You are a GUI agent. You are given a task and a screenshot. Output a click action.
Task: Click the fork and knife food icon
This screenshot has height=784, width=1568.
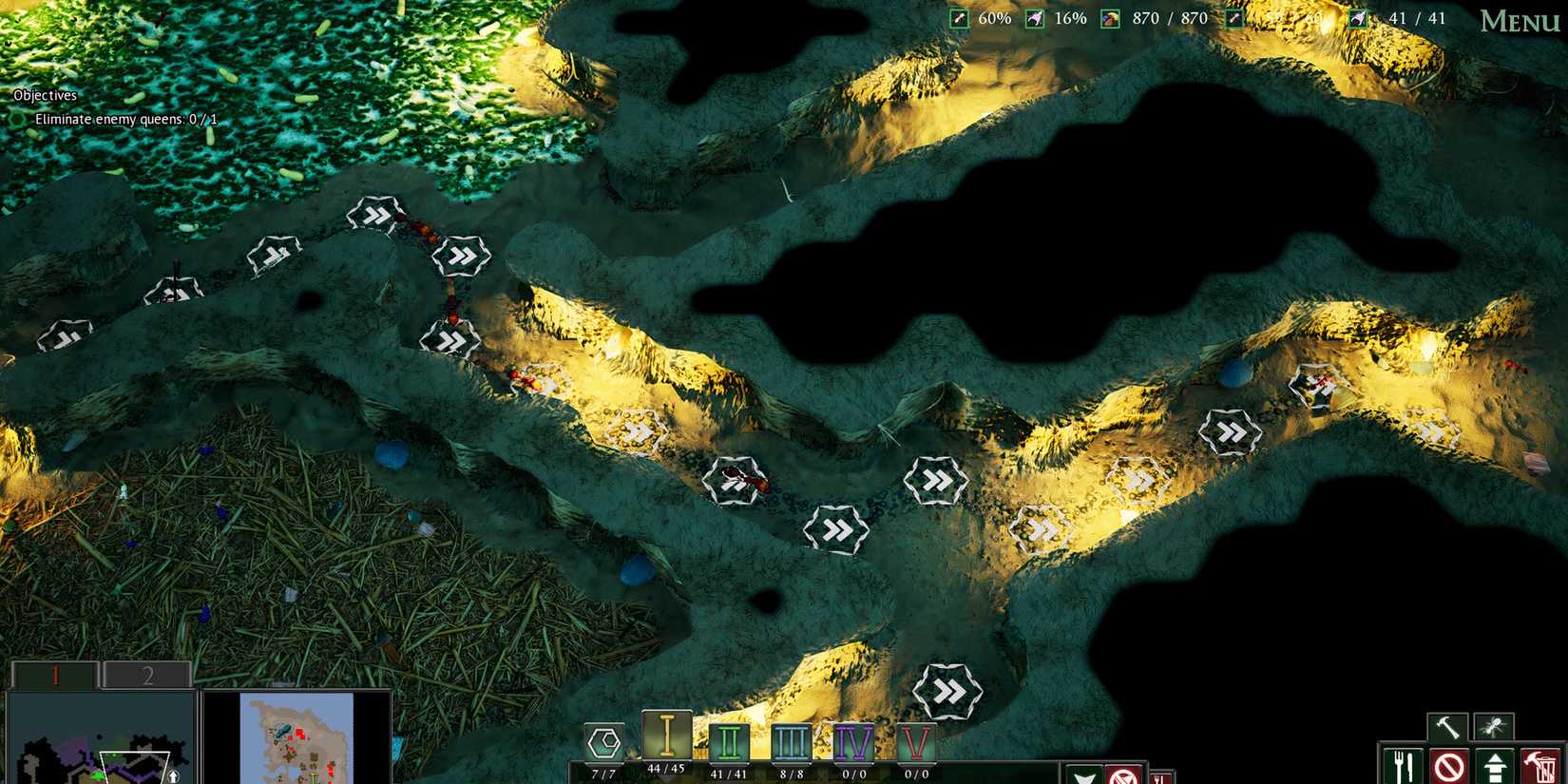pyautogui.click(x=1404, y=763)
